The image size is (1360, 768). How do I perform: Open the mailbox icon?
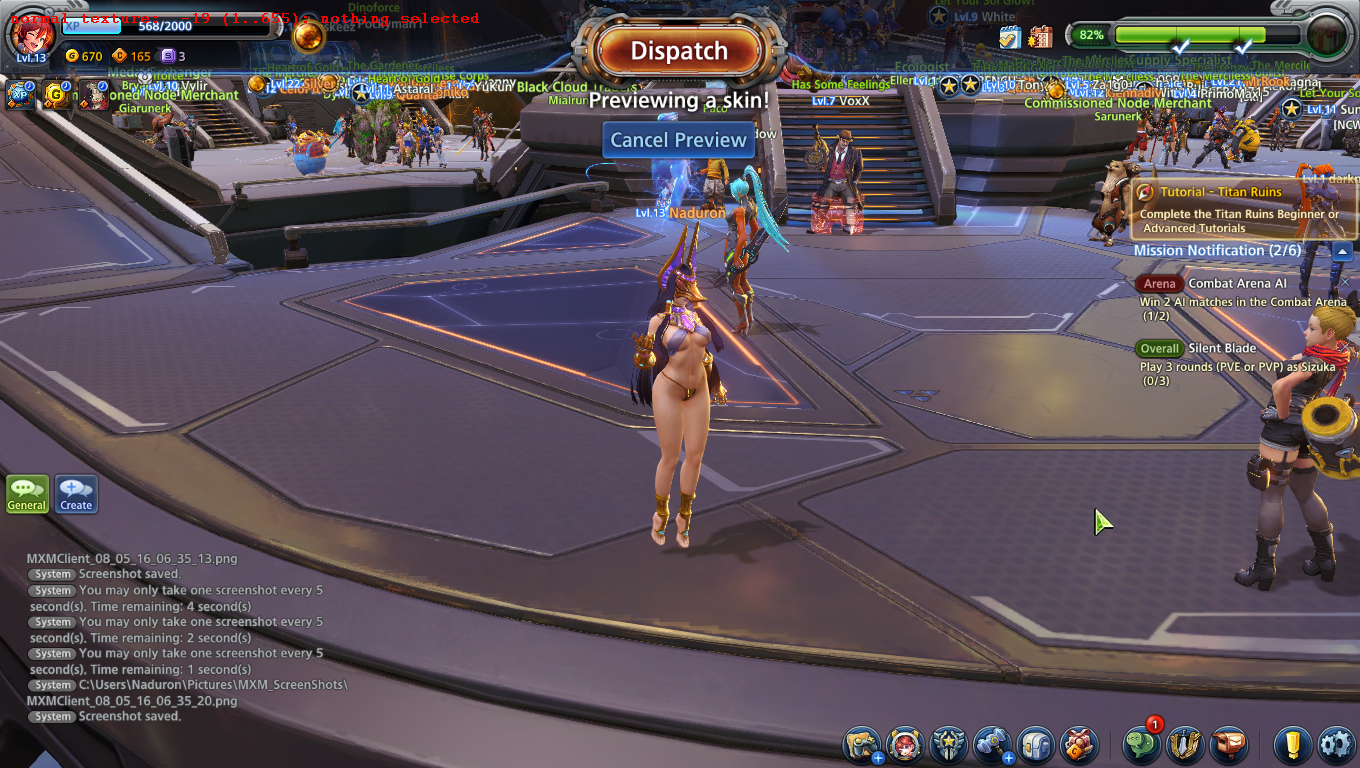1229,745
